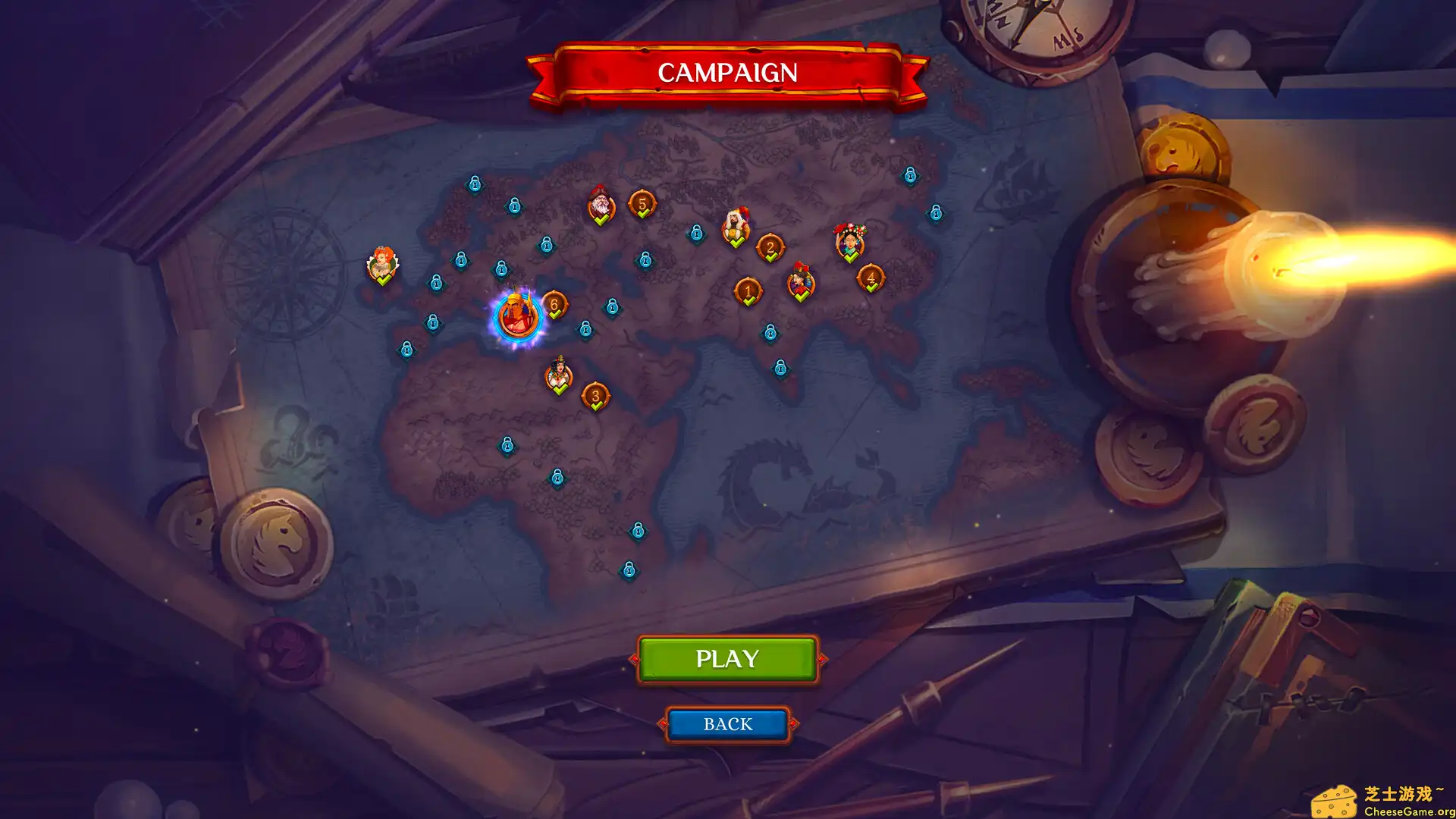Screen dimensions: 1456x819
Task: Select the flower-headdress woman portrait marker
Action: [849, 241]
